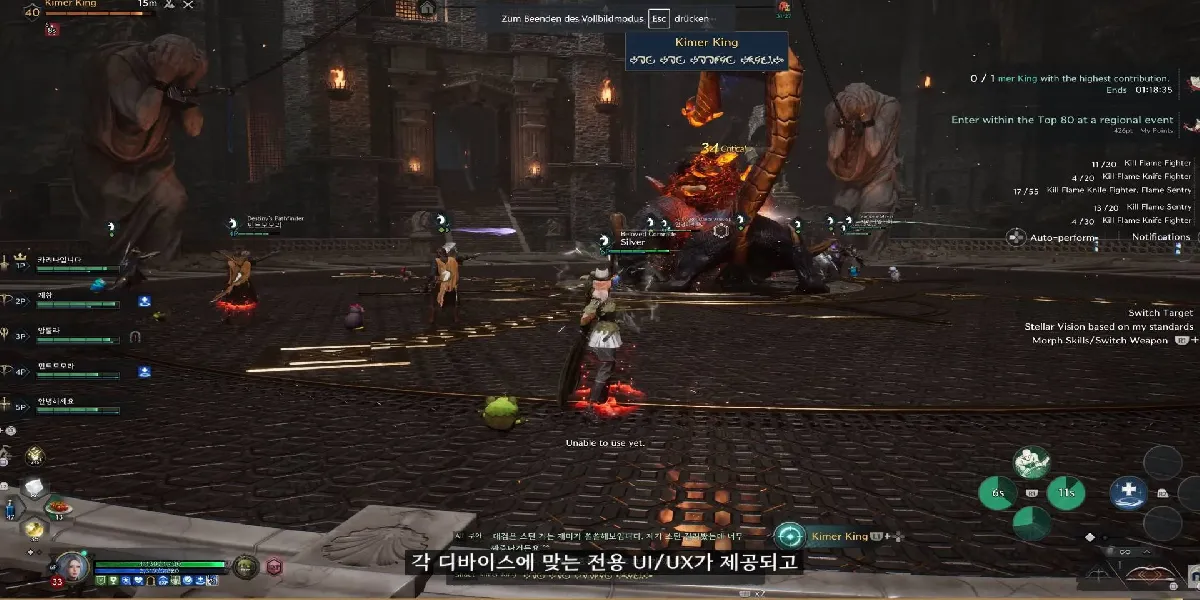Screen dimensions: 1200x600
Task: Use the red food dish quick slot
Action: [57, 506]
